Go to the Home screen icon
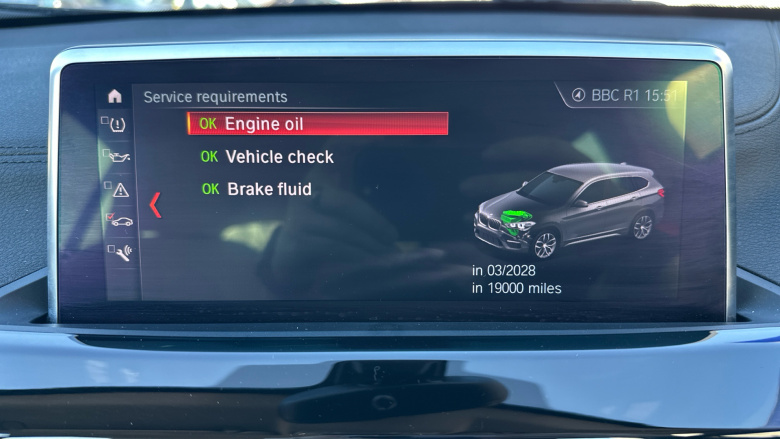The height and width of the screenshot is (439, 780). 115,96
